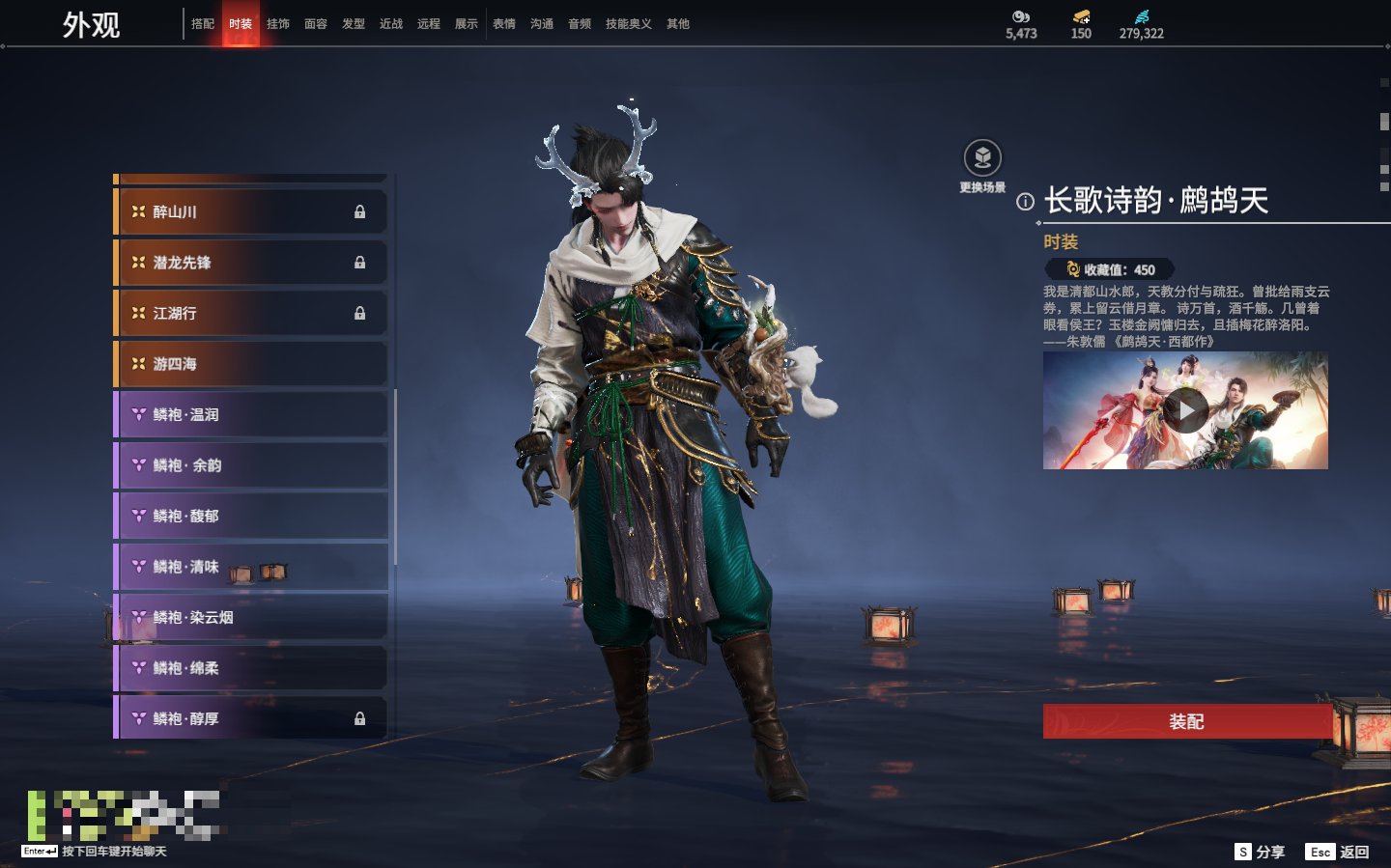Go to the 表情 tab

click(x=504, y=24)
